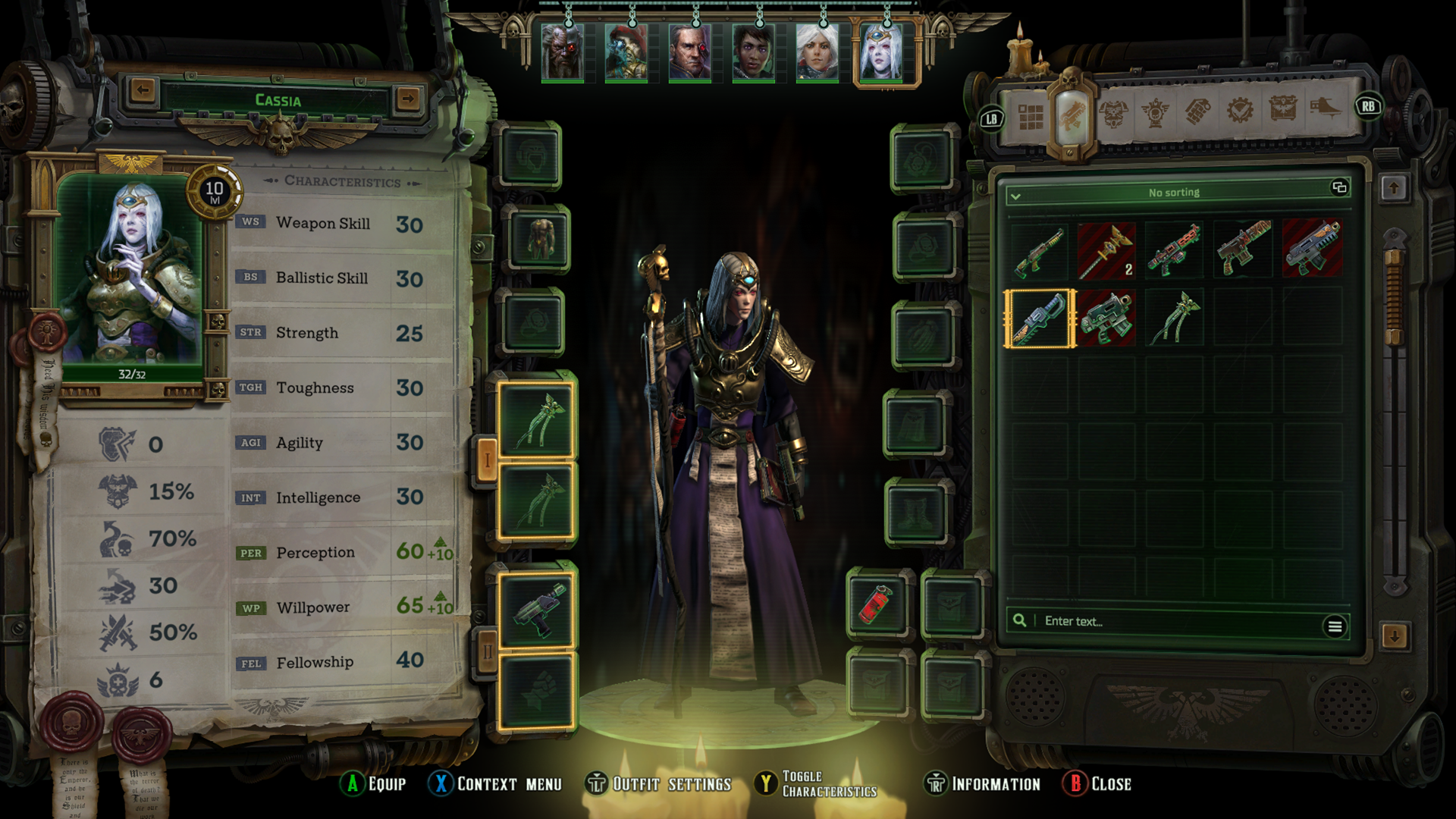Choose Cassia's portrait in the party bar

[x=881, y=52]
